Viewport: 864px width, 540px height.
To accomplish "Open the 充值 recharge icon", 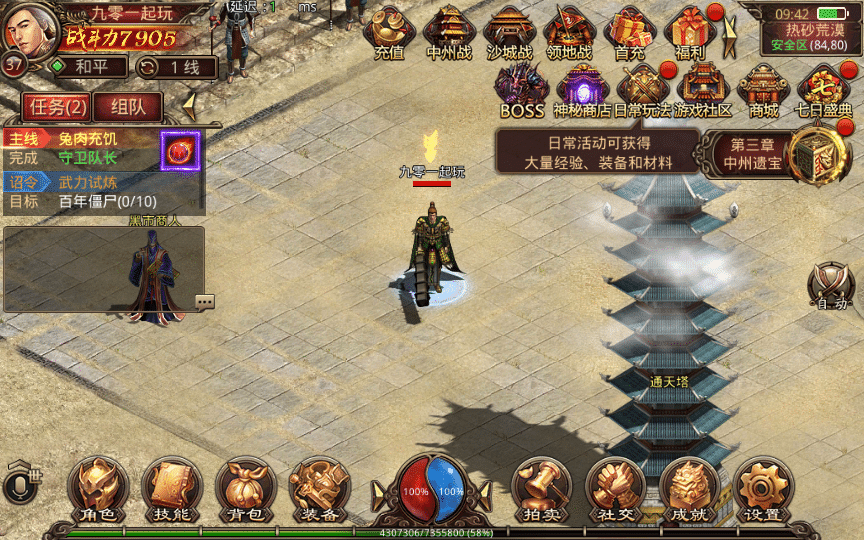I will [389, 31].
